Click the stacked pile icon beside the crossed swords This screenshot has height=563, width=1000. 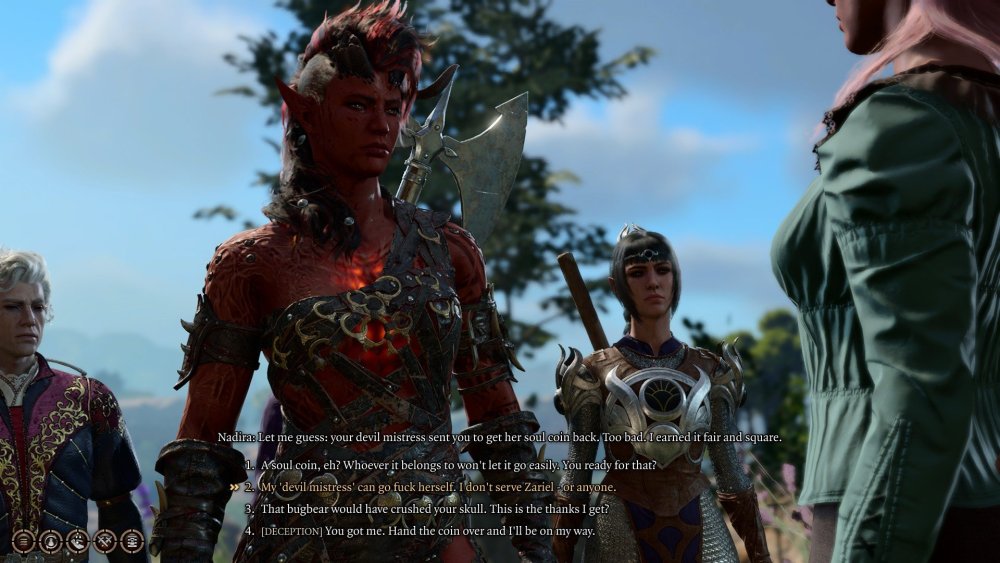[x=131, y=542]
